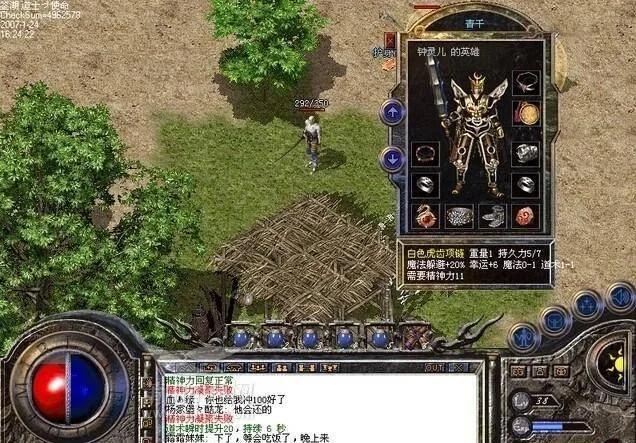The height and width of the screenshot is (443, 636).
Task: Click the blue down arrow button
Action: [392, 157]
